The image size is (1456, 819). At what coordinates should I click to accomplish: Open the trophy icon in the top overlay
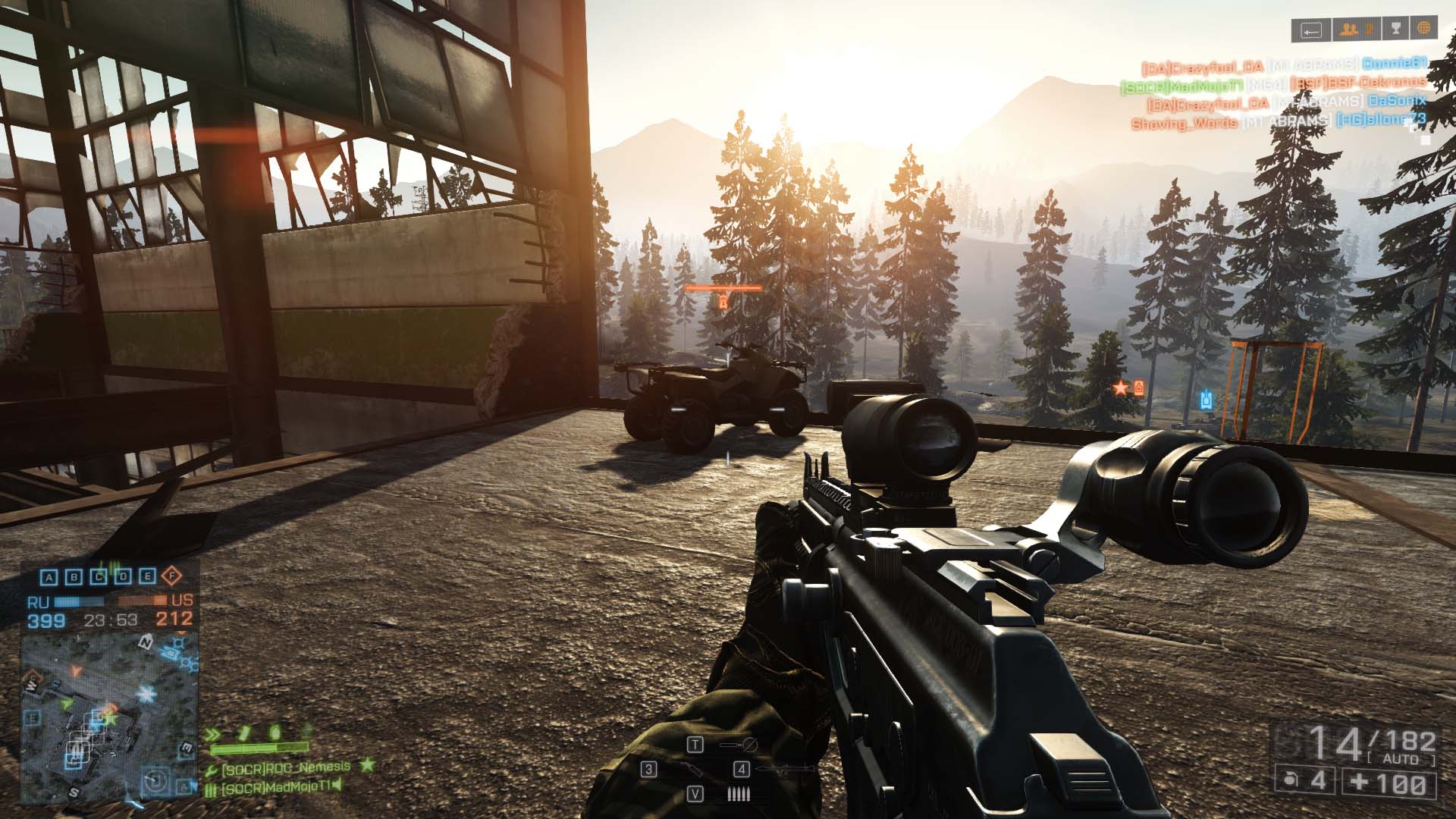pos(1394,30)
